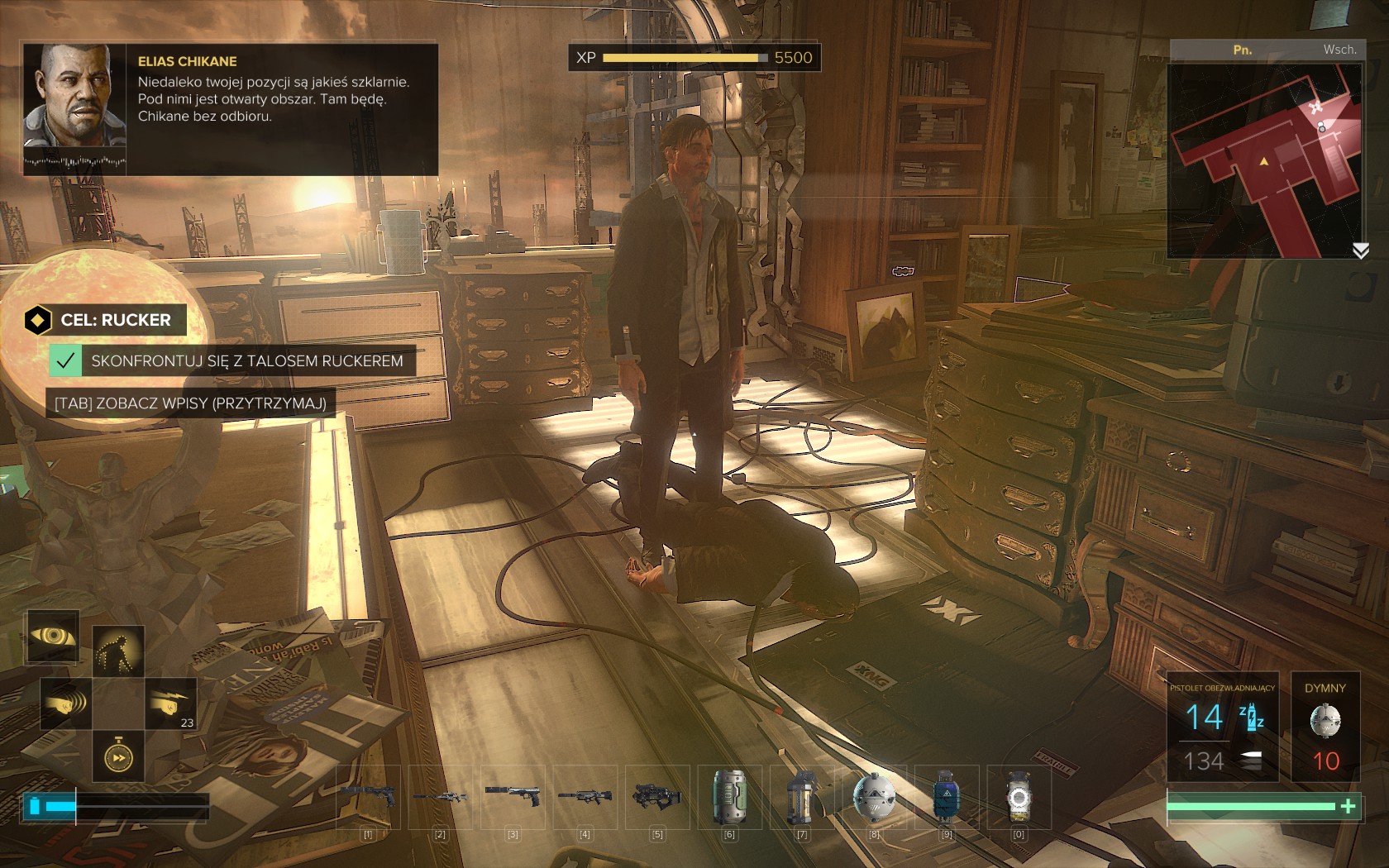Select the pistol in hotbar slot 1
1389x868 pixels.
(369, 797)
